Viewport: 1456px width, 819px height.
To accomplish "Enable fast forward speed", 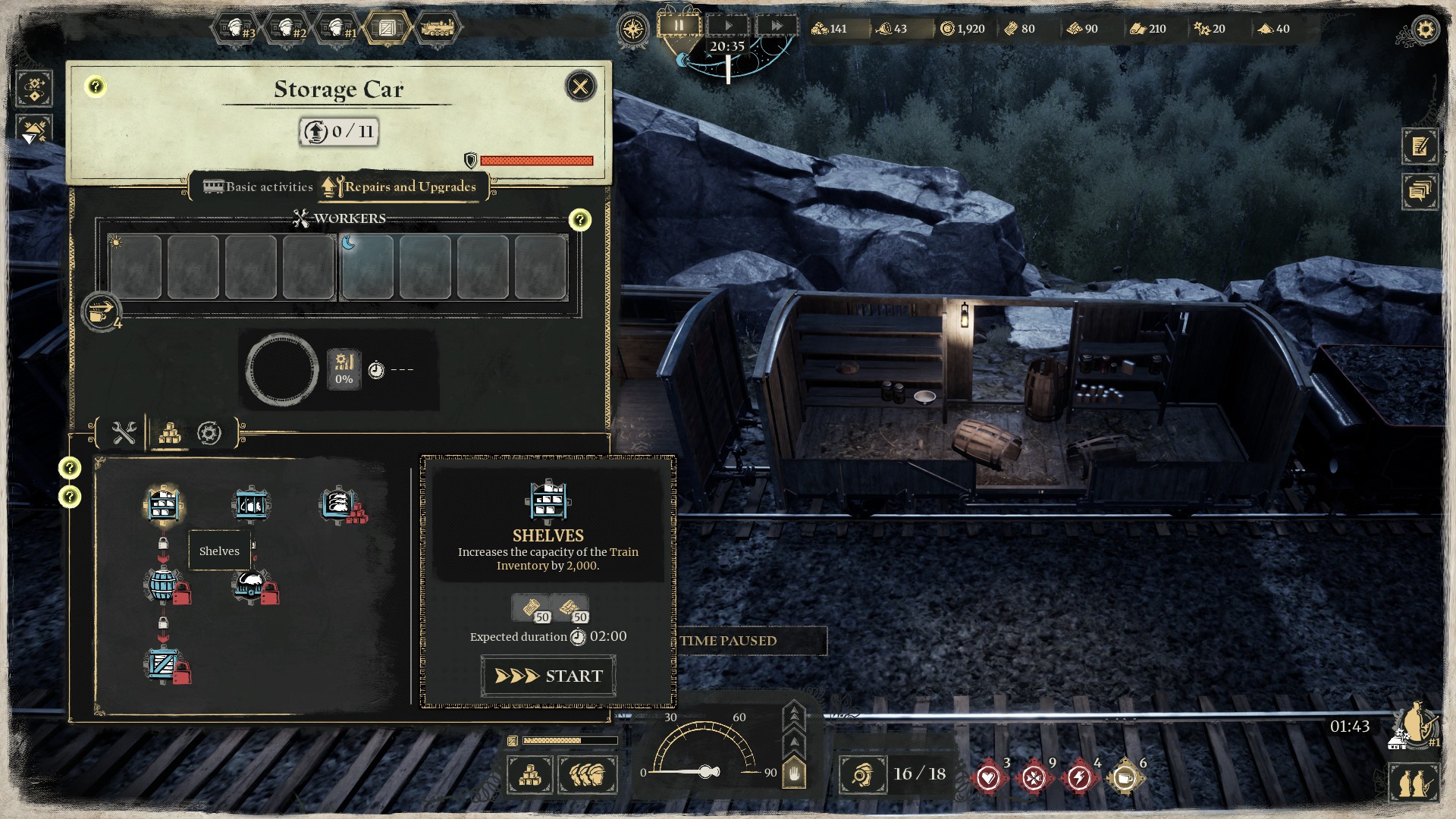I will [777, 26].
